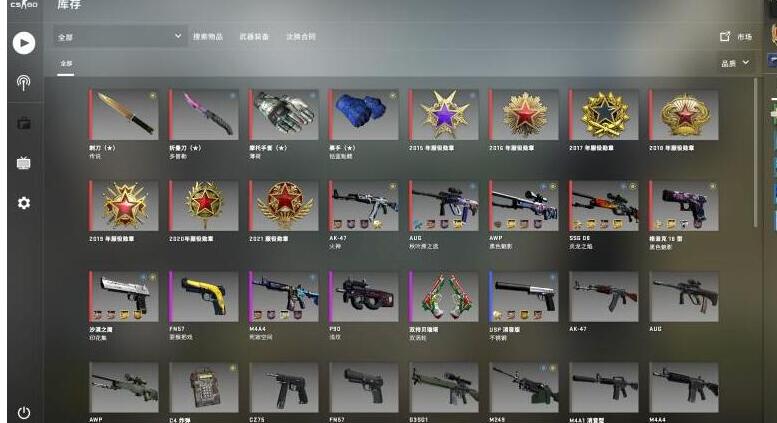The width and height of the screenshot is (777, 423).
Task: Click the 搜索物品 search items option
Action: point(207,37)
